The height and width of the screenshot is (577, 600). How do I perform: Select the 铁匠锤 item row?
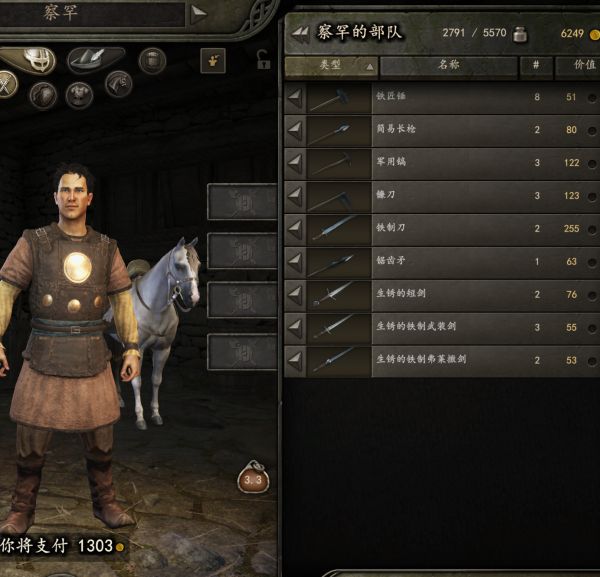440,98
